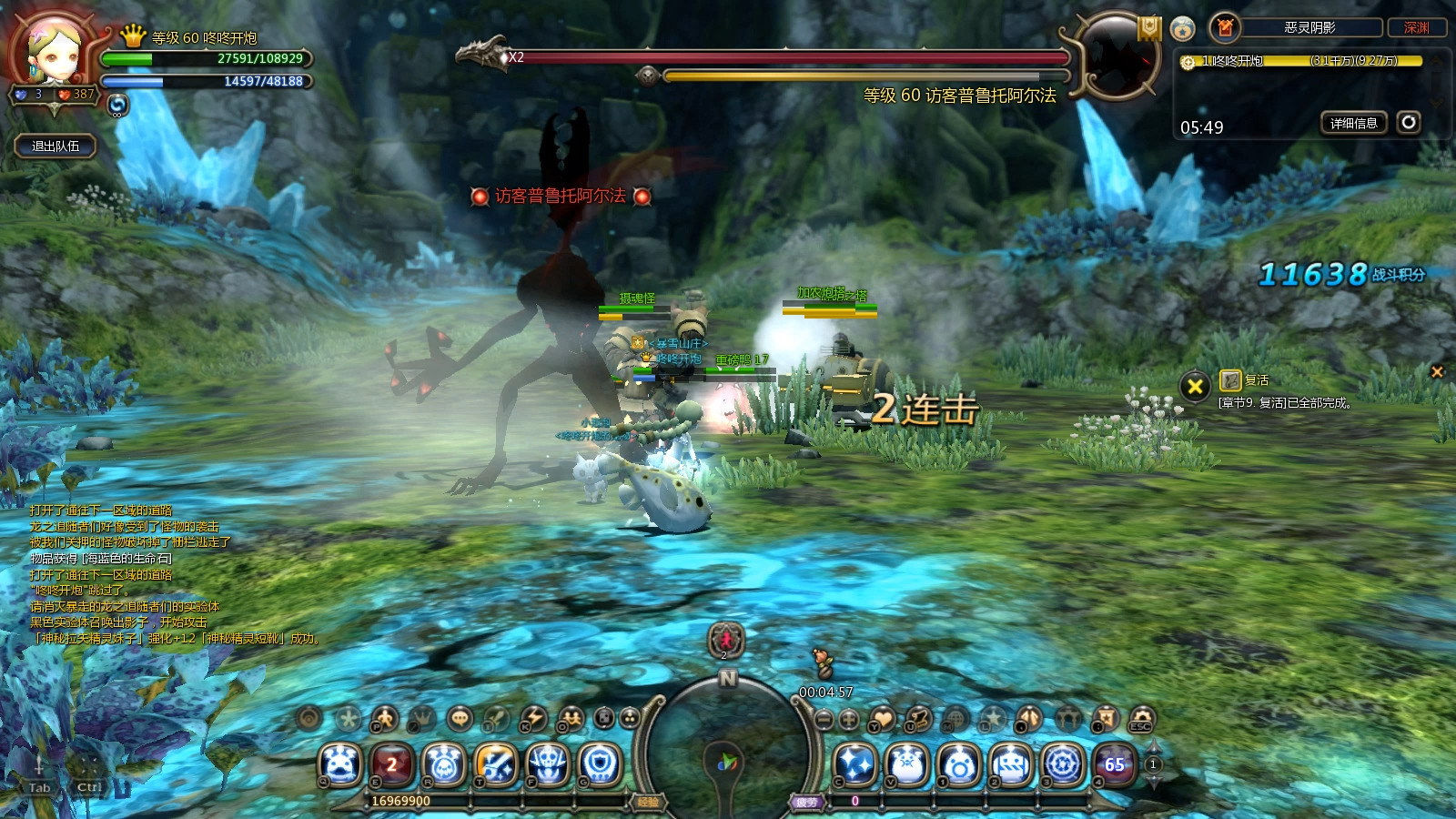The width and height of the screenshot is (1456, 819).
Task: Select the 咚咚开炮 damage ranking row
Action: (x=1301, y=61)
